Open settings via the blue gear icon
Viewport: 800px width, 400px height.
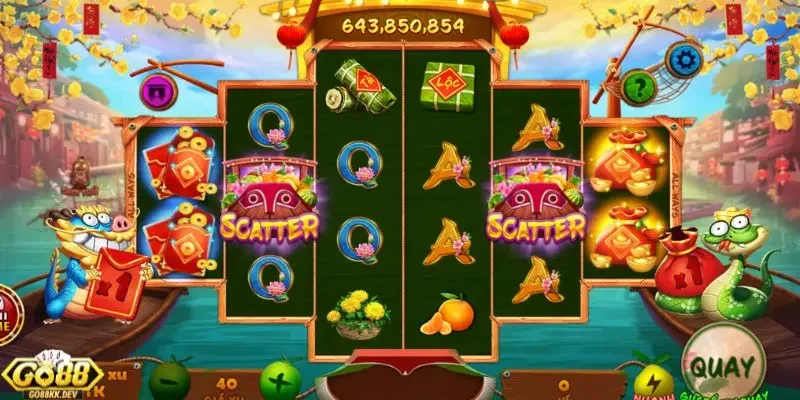685,59
